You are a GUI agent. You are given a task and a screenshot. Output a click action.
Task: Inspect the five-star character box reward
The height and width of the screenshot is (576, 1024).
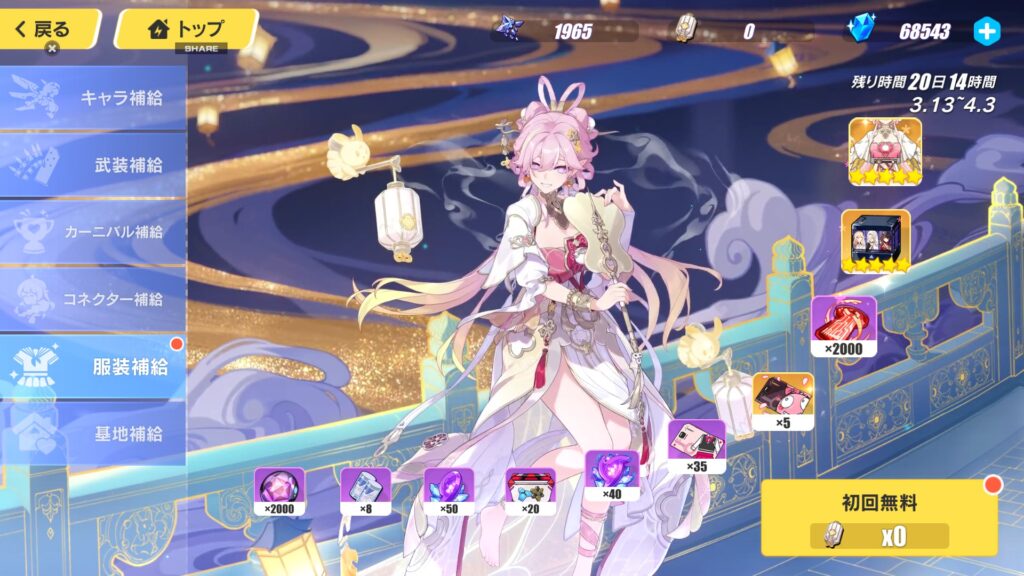click(876, 242)
